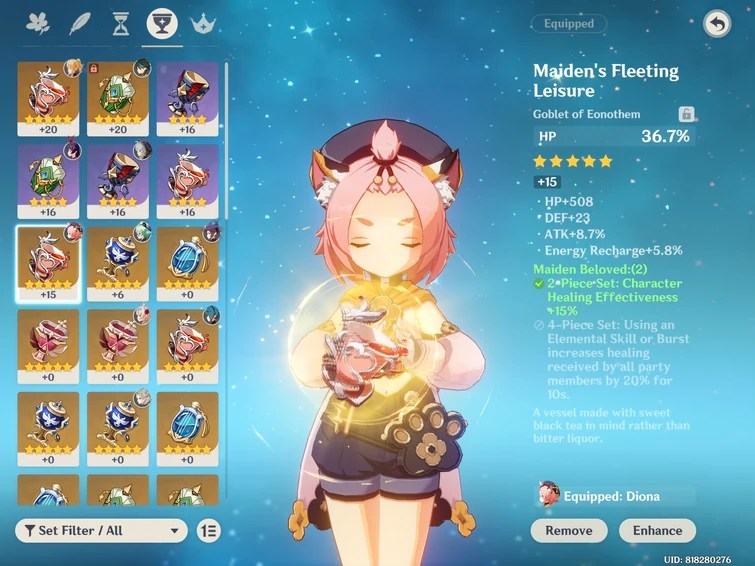The image size is (755, 566).
Task: Toggle the lock icon beside Goblet of Eonothem
Action: (687, 114)
